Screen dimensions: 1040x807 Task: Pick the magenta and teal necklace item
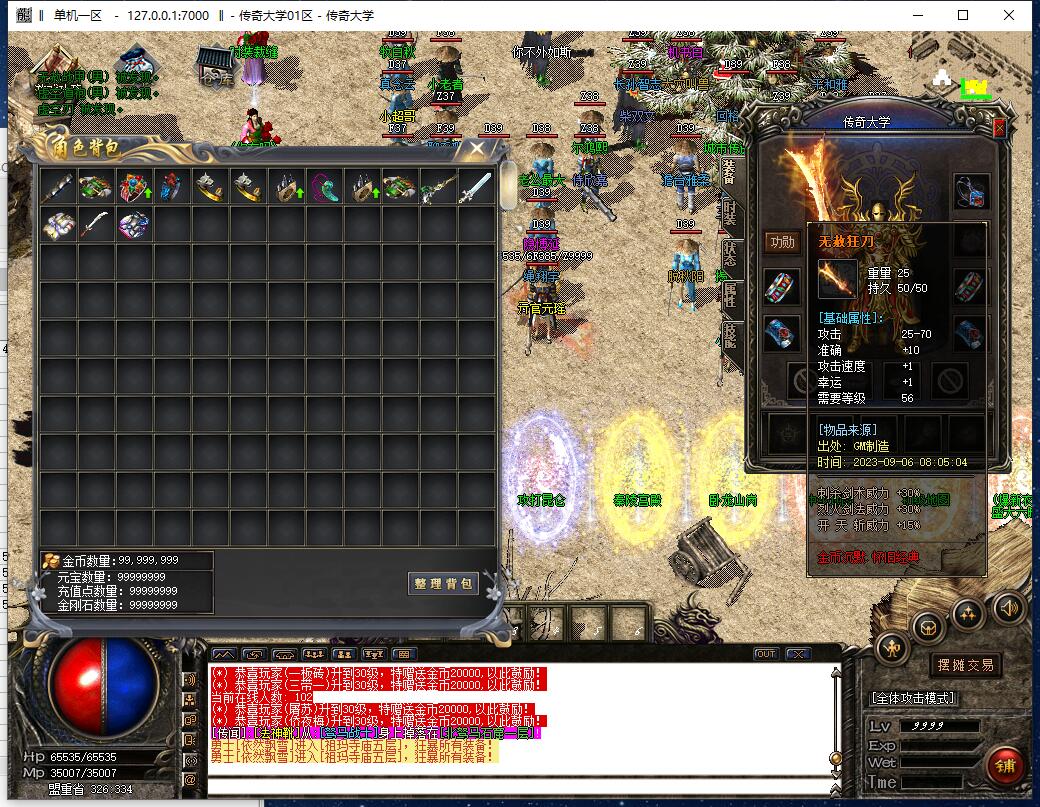[x=324, y=187]
